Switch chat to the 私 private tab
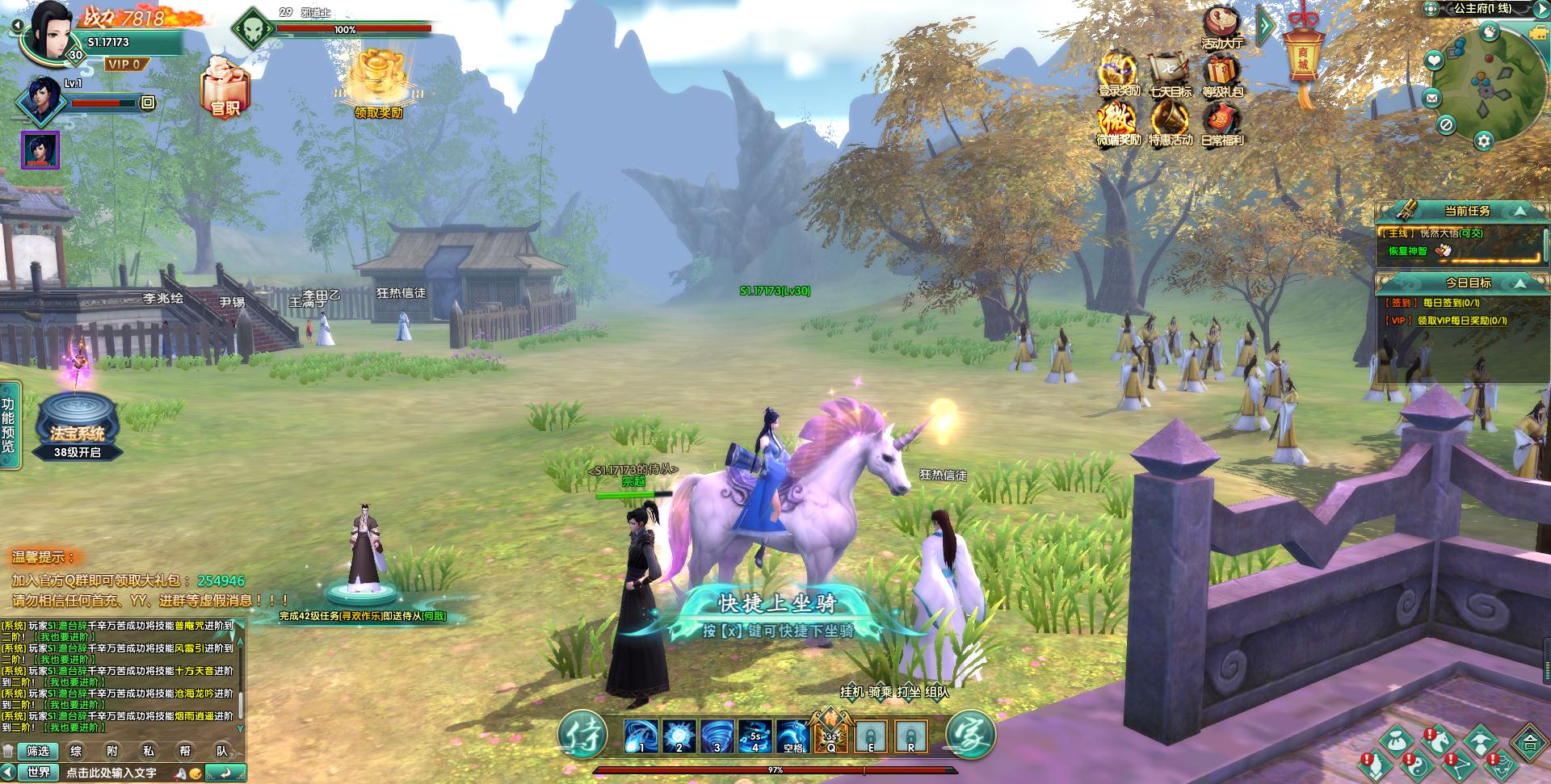Image resolution: width=1551 pixels, height=784 pixels. [x=149, y=751]
